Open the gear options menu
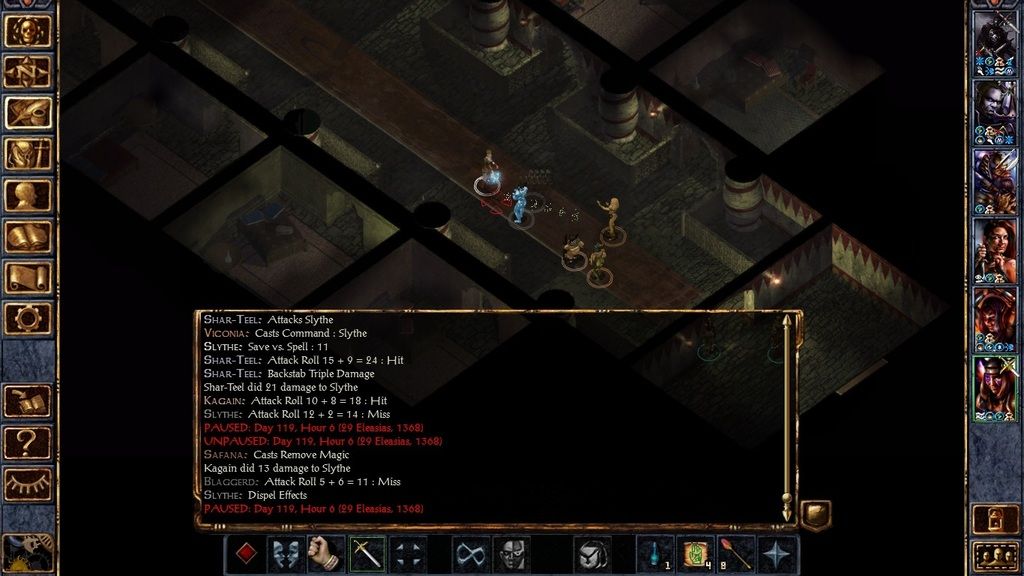Image resolution: width=1024 pixels, height=576 pixels. [x=27, y=318]
